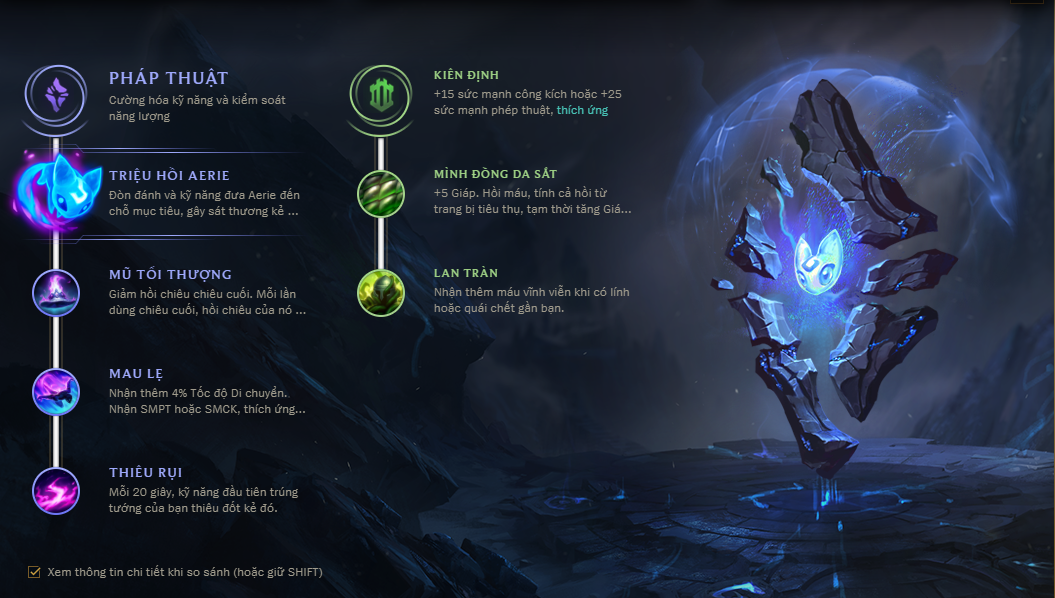This screenshot has width=1055, height=598.
Task: Toggle the detailed comparison info checkbox
Action: pyautogui.click(x=35, y=572)
